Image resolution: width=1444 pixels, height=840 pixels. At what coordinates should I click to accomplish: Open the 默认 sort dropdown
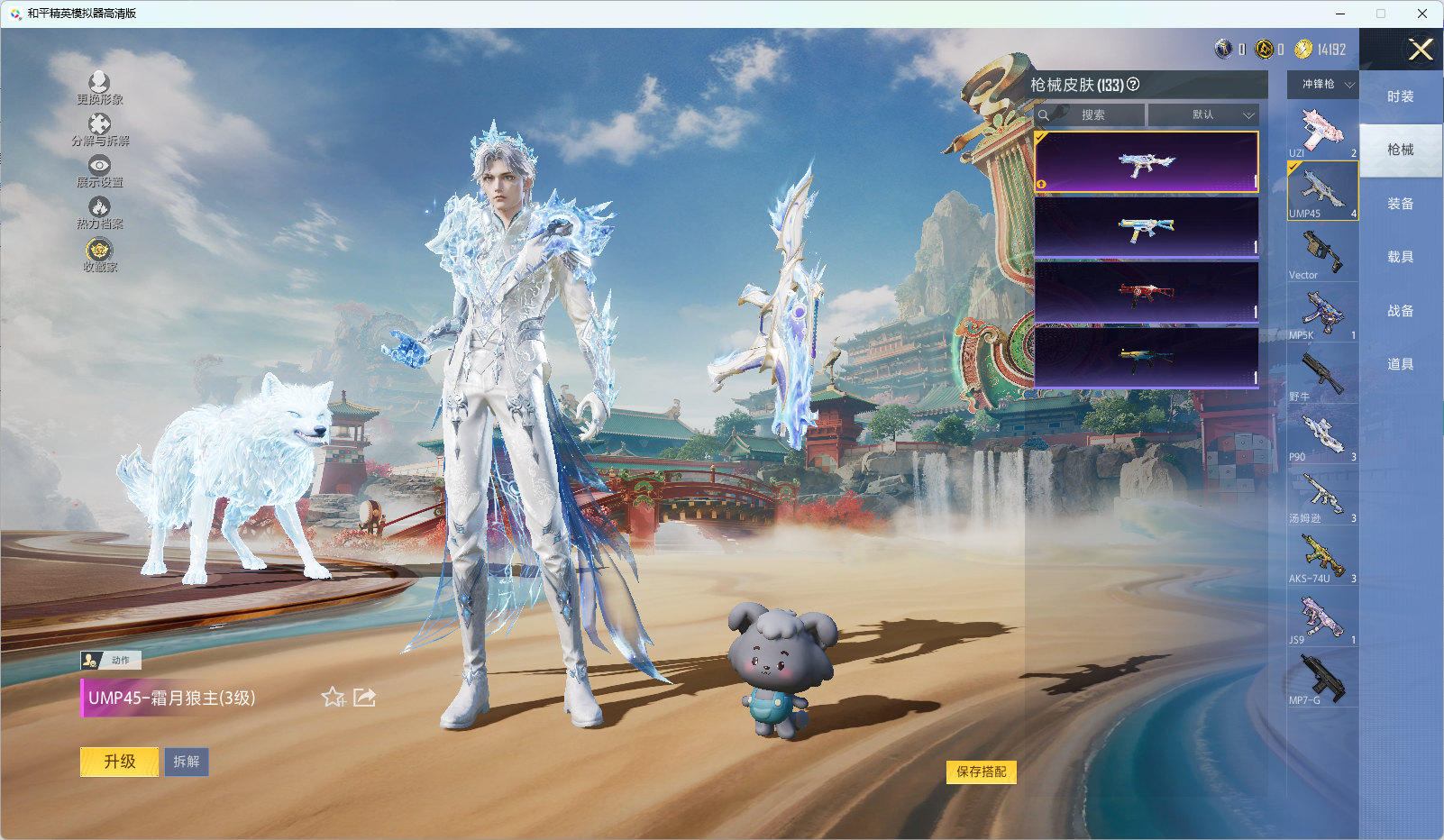click(1203, 115)
